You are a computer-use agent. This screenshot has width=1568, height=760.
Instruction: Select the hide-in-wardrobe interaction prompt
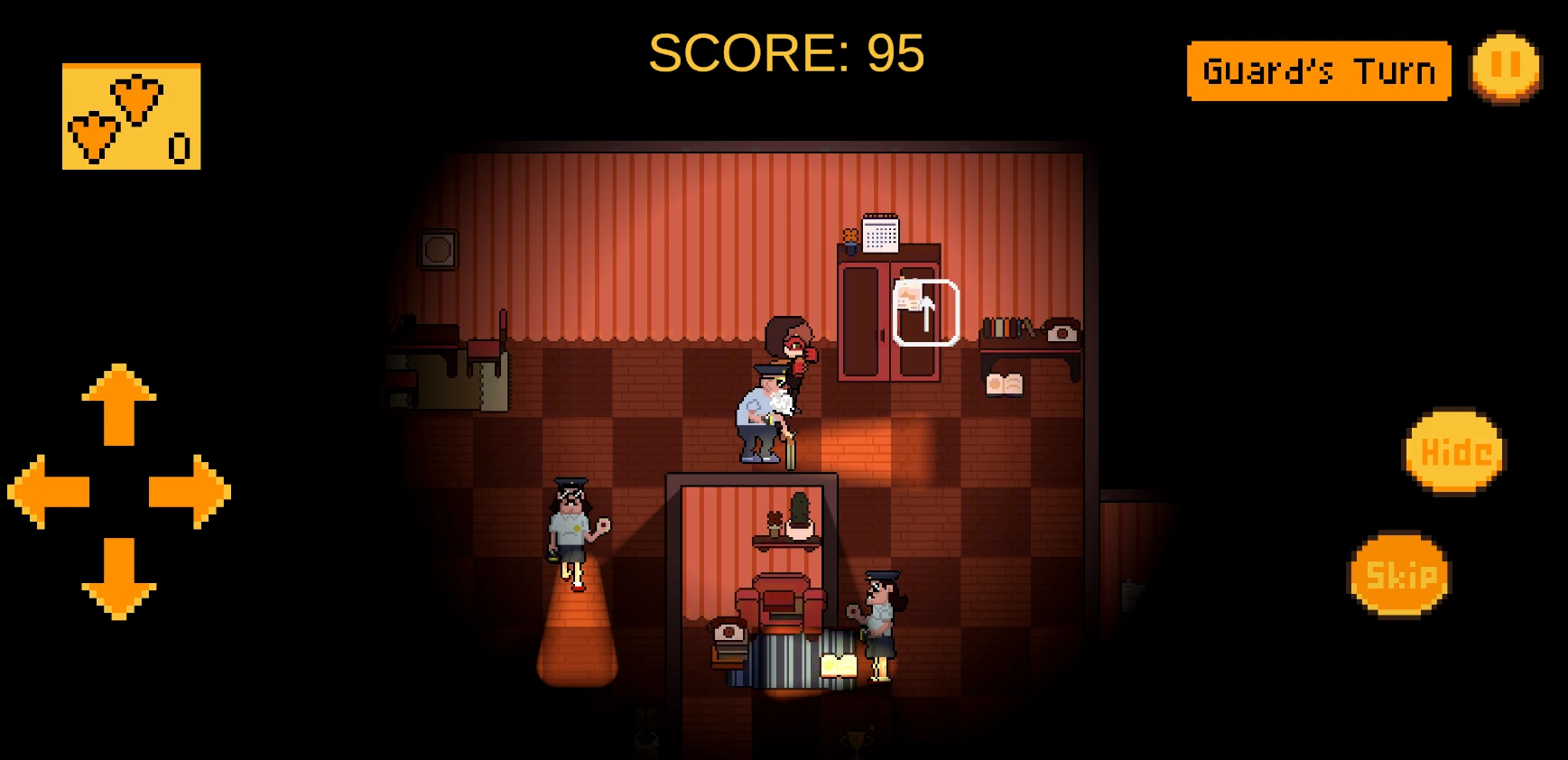(924, 313)
